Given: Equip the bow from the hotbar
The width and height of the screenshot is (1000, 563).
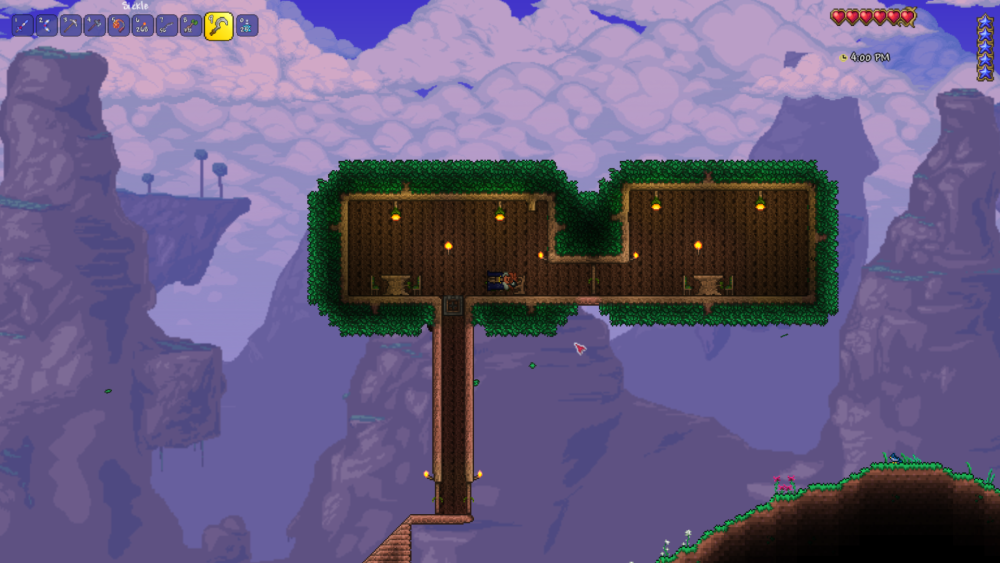Looking at the screenshot, I should tap(47, 25).
